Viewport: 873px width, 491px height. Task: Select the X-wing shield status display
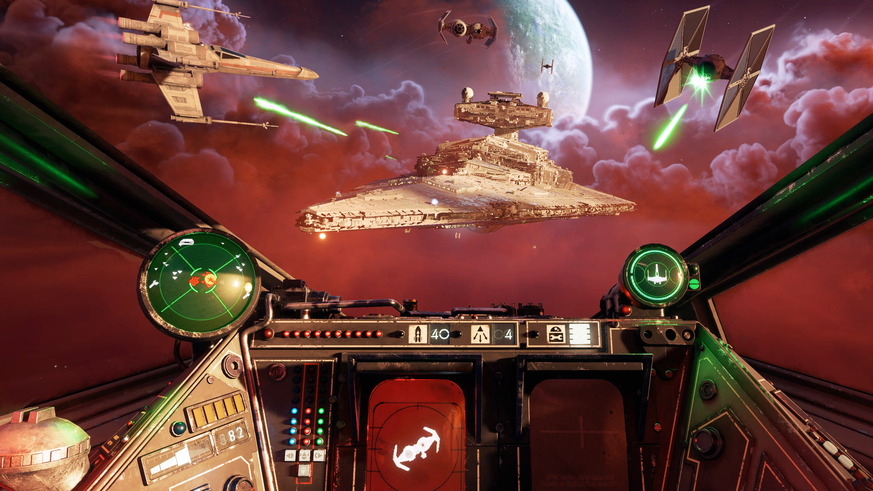tap(655, 275)
